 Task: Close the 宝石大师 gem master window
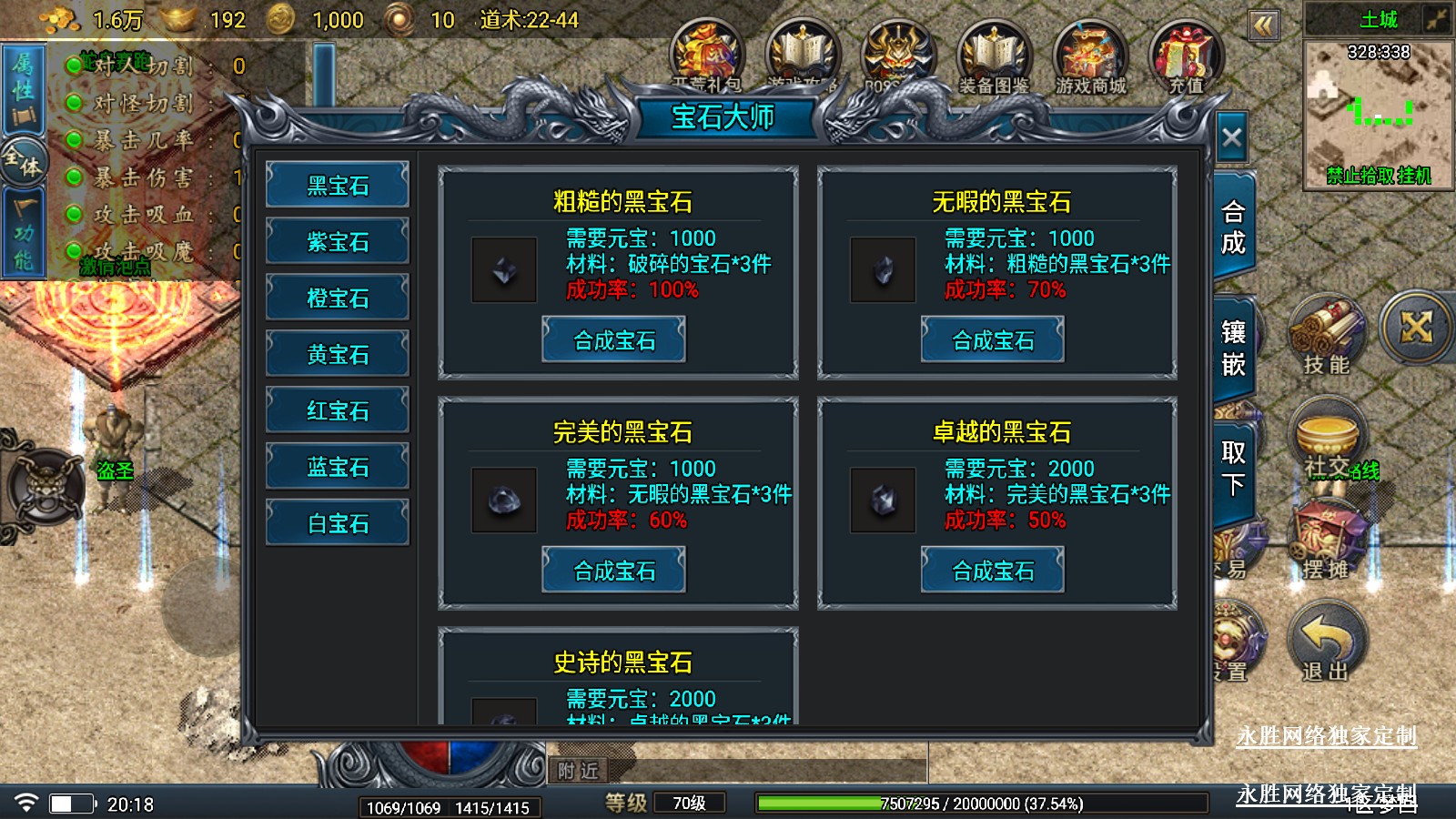tap(1231, 138)
